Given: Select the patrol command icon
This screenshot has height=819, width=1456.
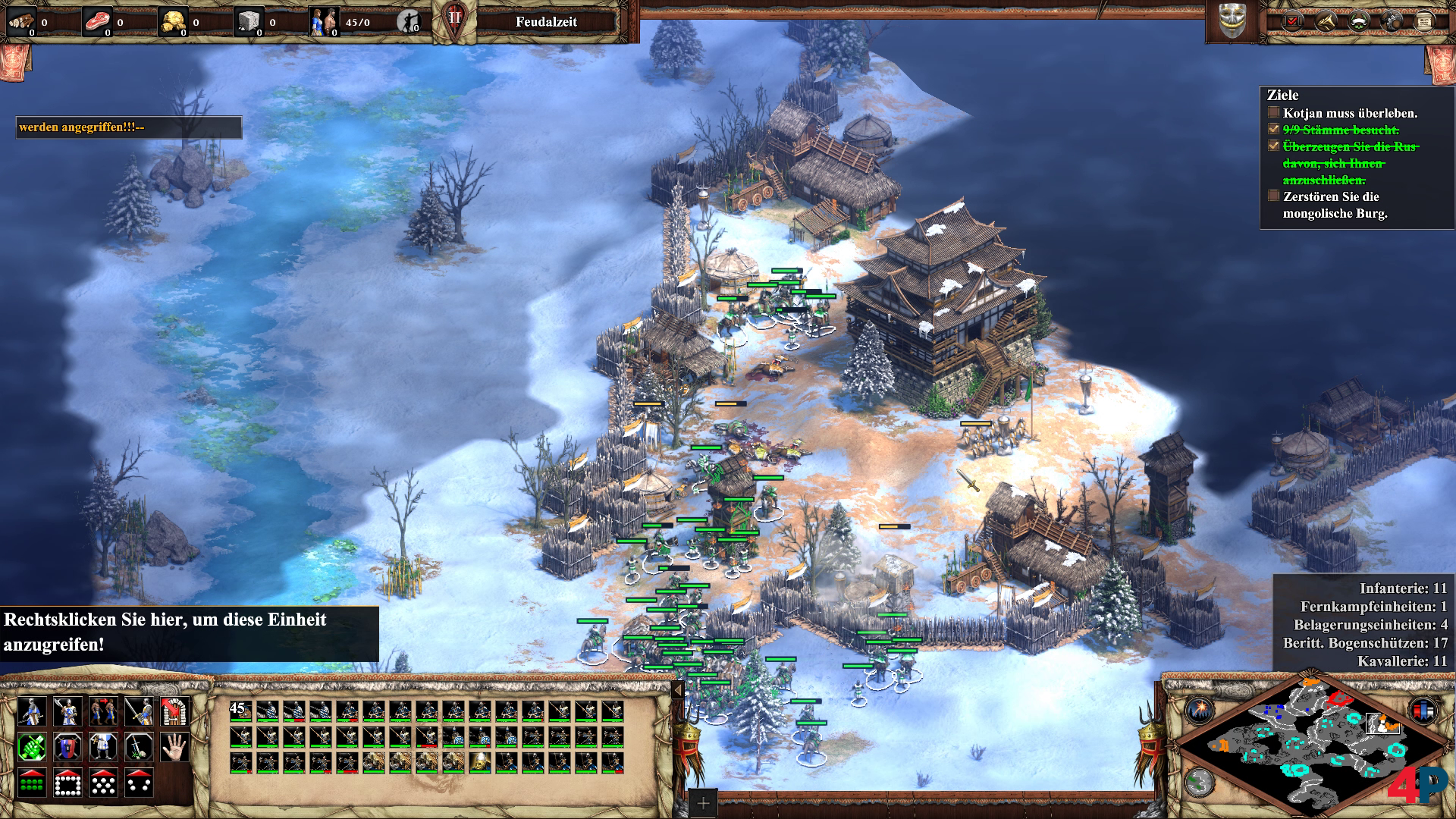Looking at the screenshot, I should click(x=31, y=711).
